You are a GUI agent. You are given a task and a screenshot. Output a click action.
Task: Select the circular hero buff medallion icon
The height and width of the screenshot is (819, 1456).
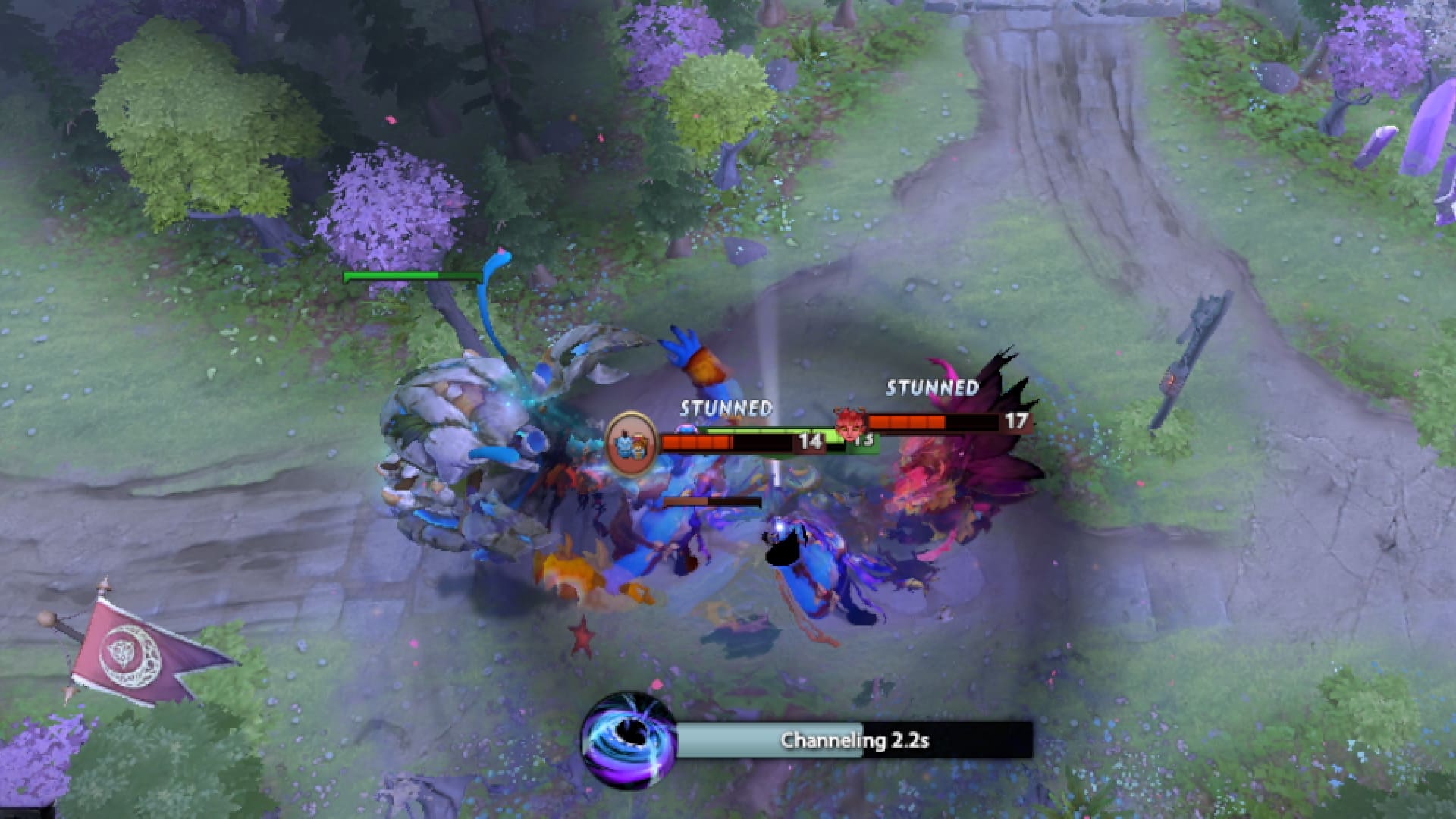click(x=631, y=444)
